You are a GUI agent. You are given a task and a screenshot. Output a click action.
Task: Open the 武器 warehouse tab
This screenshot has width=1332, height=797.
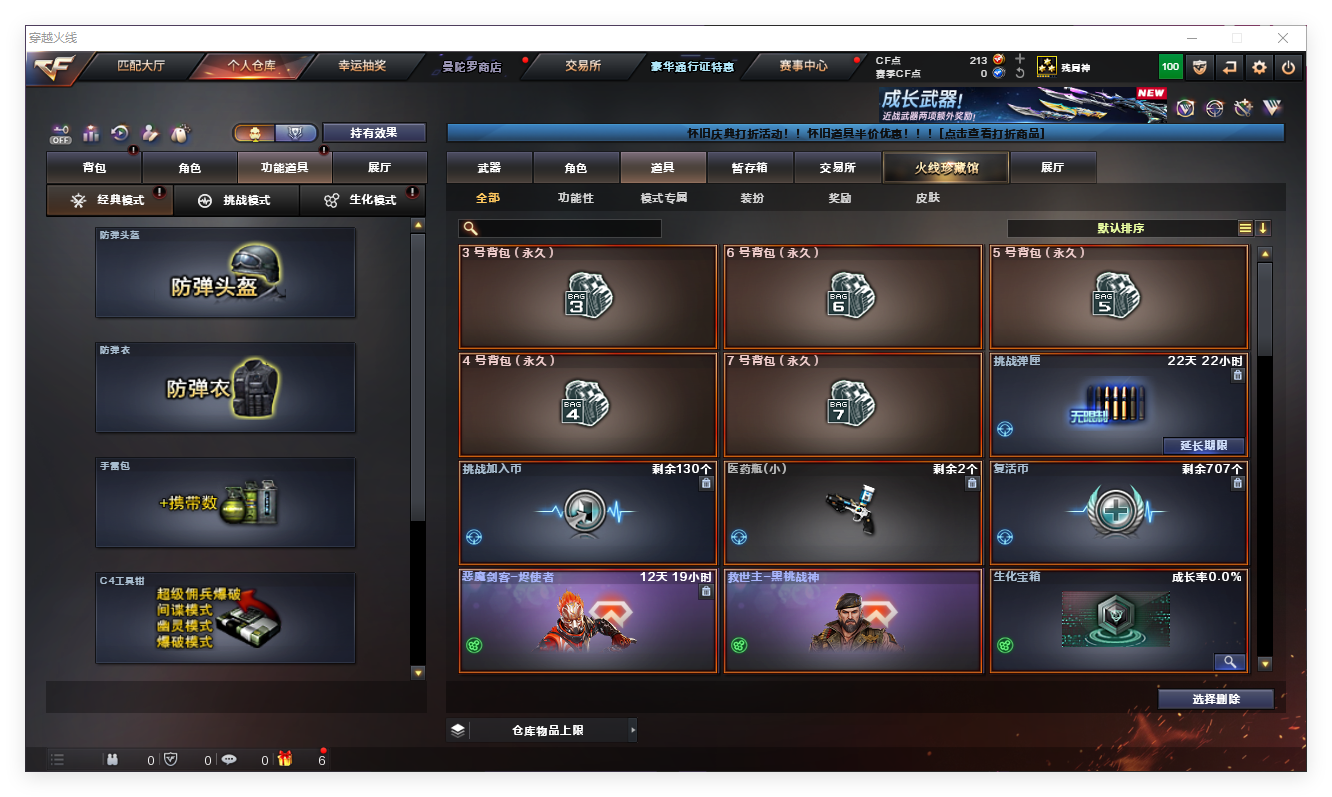489,168
